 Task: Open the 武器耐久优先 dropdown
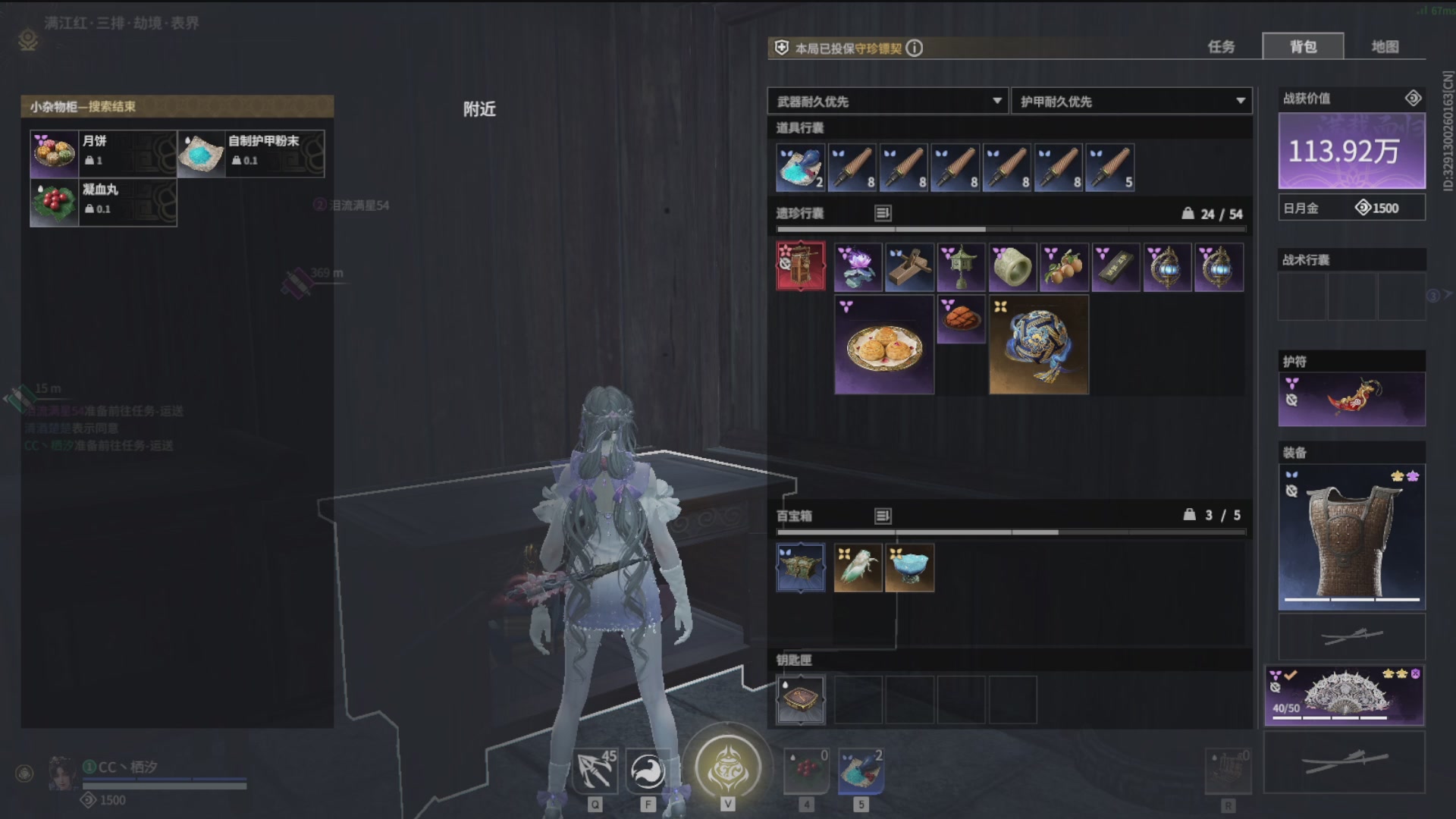(887, 102)
